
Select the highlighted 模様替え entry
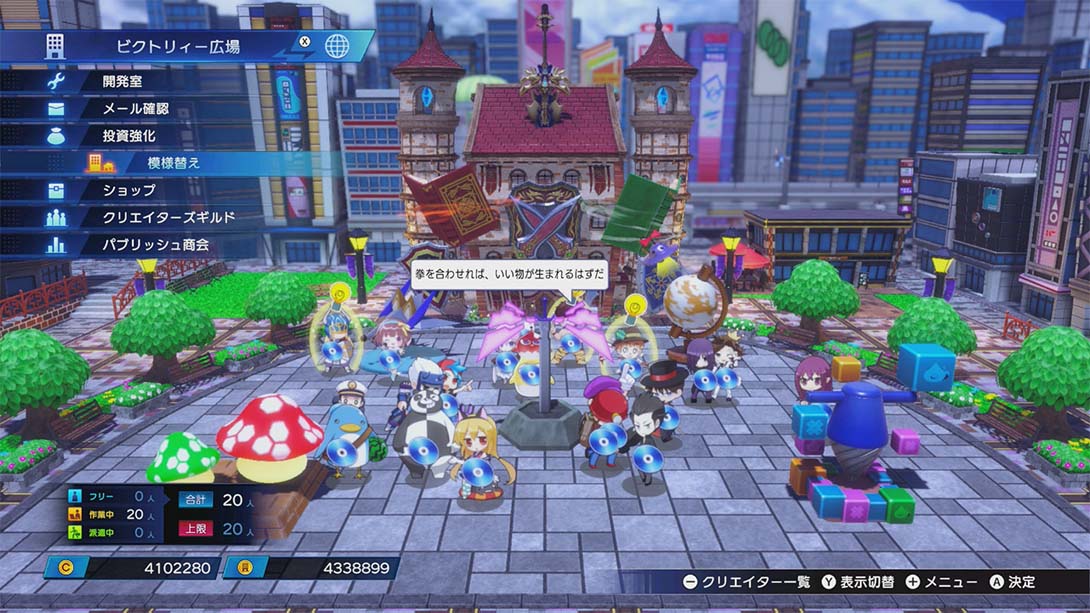175,162
